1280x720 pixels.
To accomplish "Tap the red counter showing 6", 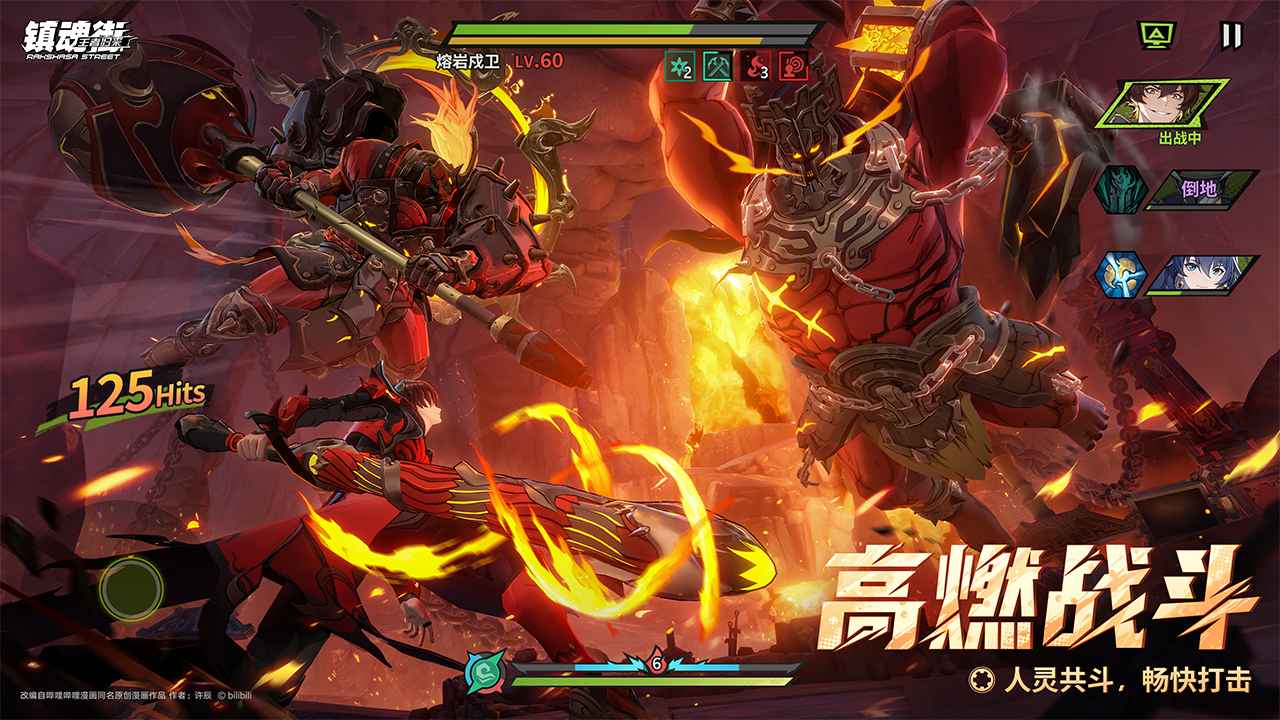I will click(655, 662).
